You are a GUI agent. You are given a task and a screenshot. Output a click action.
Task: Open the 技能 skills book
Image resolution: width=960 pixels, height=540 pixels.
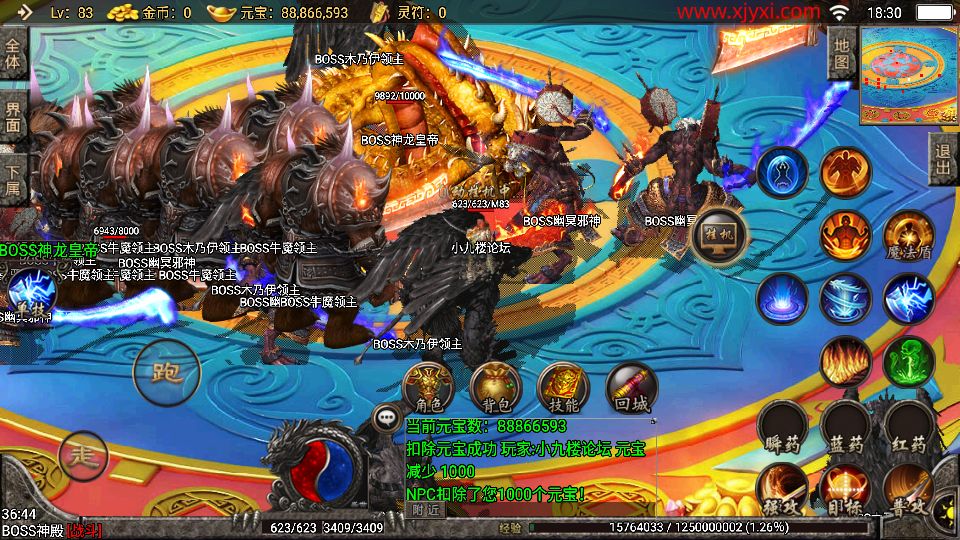[x=563, y=388]
